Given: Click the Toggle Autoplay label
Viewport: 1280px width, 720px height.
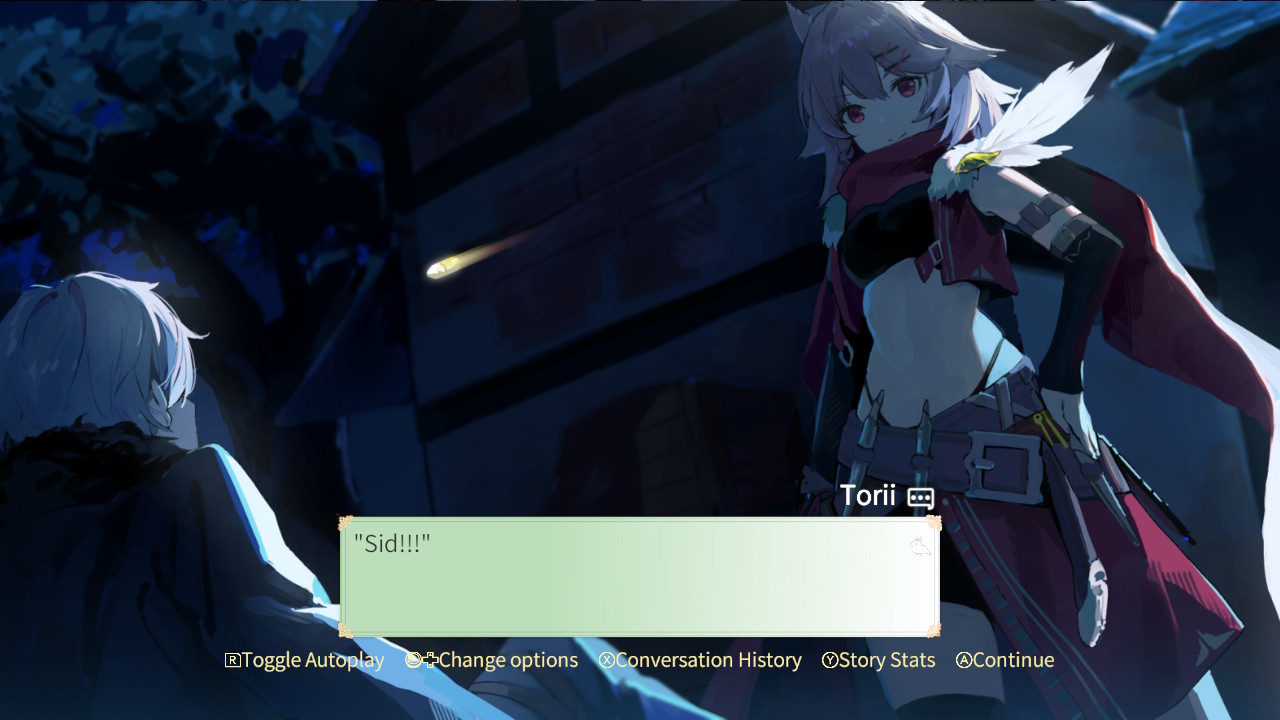Looking at the screenshot, I should 315,660.
